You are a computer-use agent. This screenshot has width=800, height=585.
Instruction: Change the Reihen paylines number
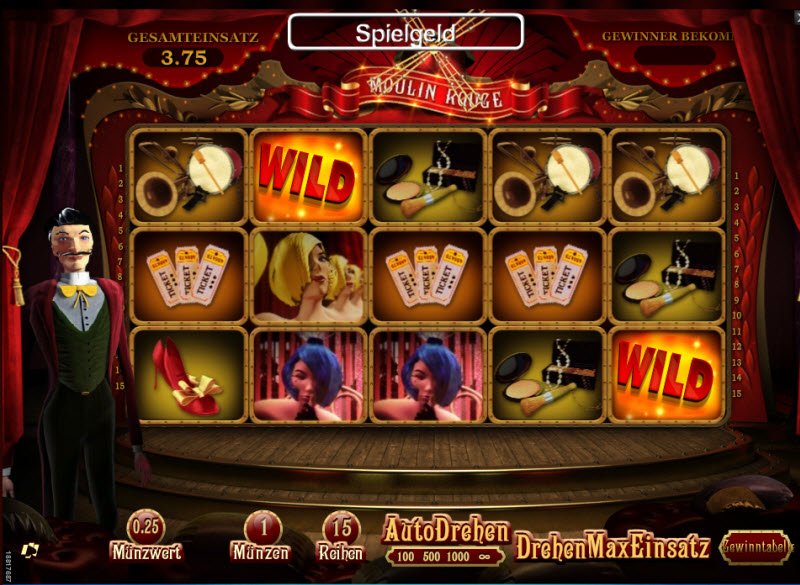342,528
